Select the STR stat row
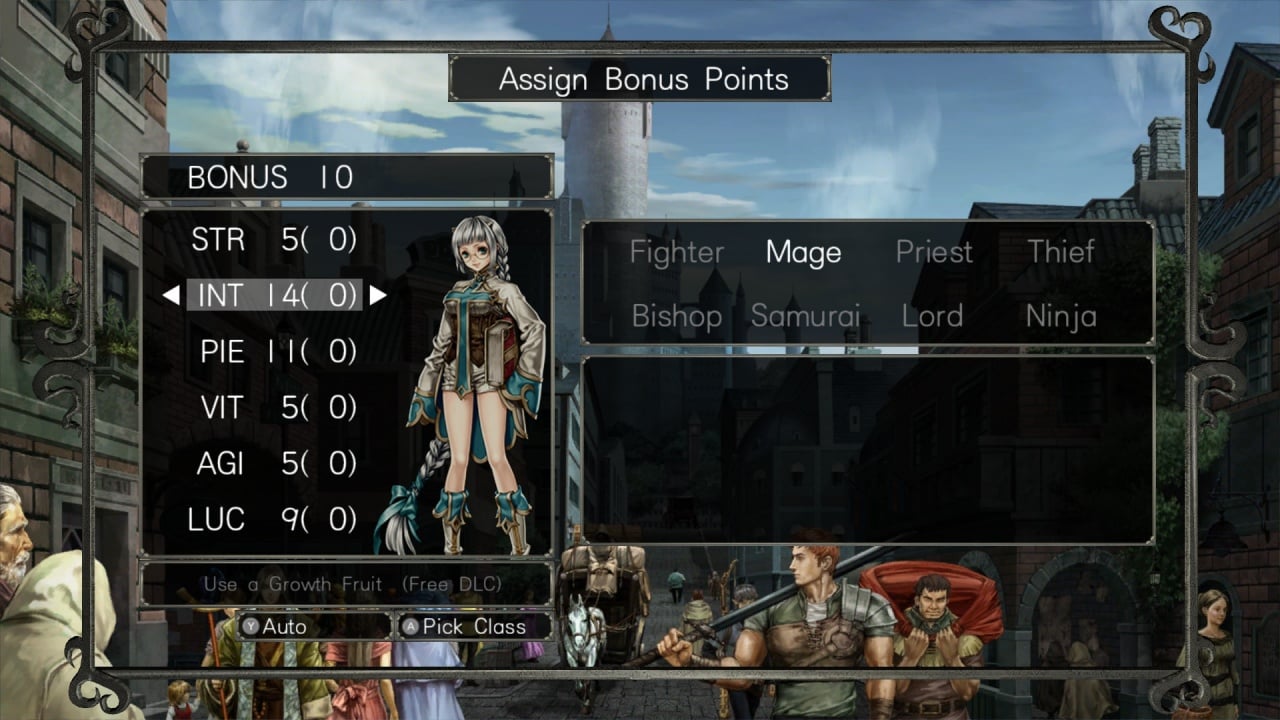 (273, 240)
